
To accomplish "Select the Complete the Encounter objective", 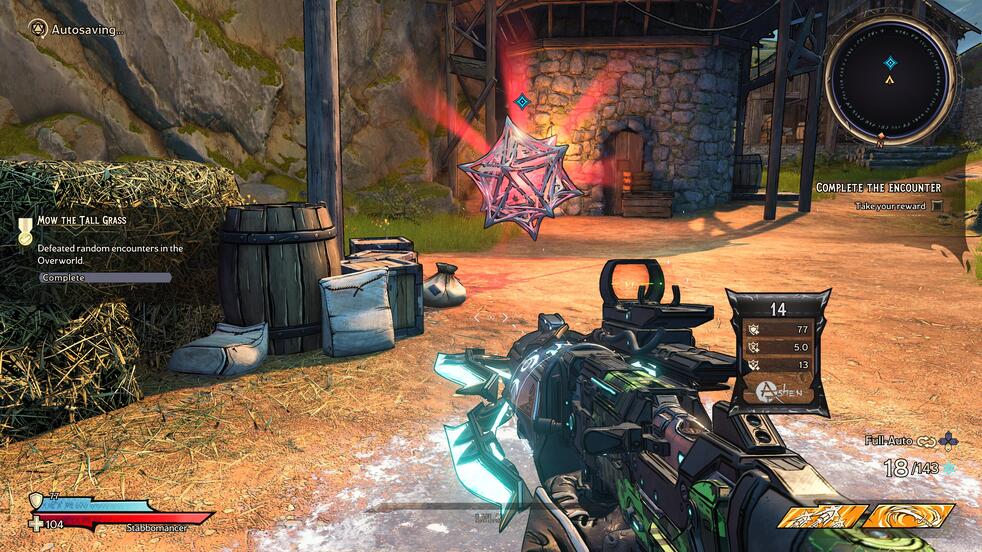I will pos(878,187).
